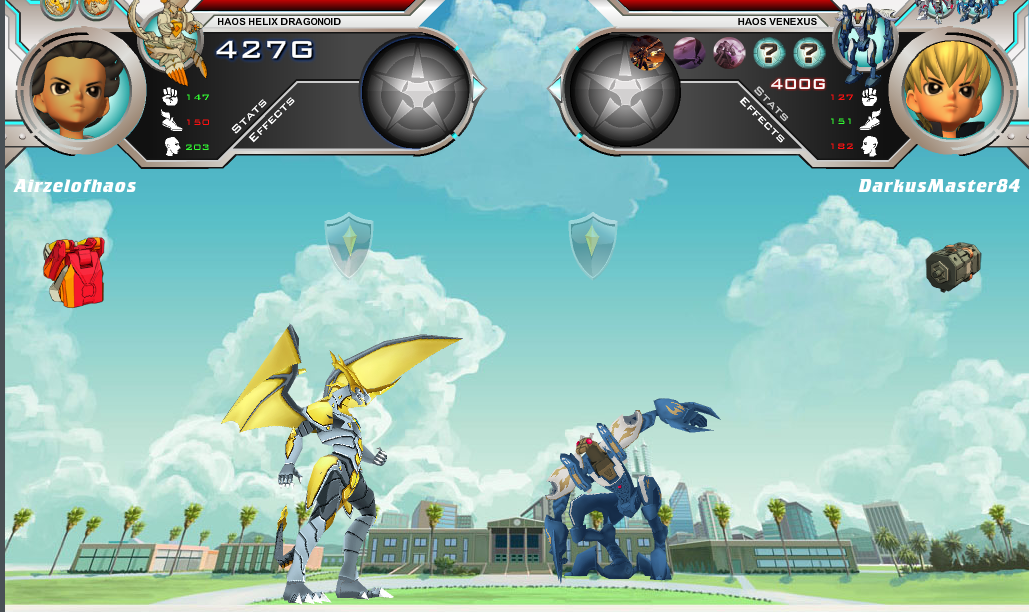1029x612 pixels.
Task: Expand the arrow beside the right star orb
Action: pos(555,90)
